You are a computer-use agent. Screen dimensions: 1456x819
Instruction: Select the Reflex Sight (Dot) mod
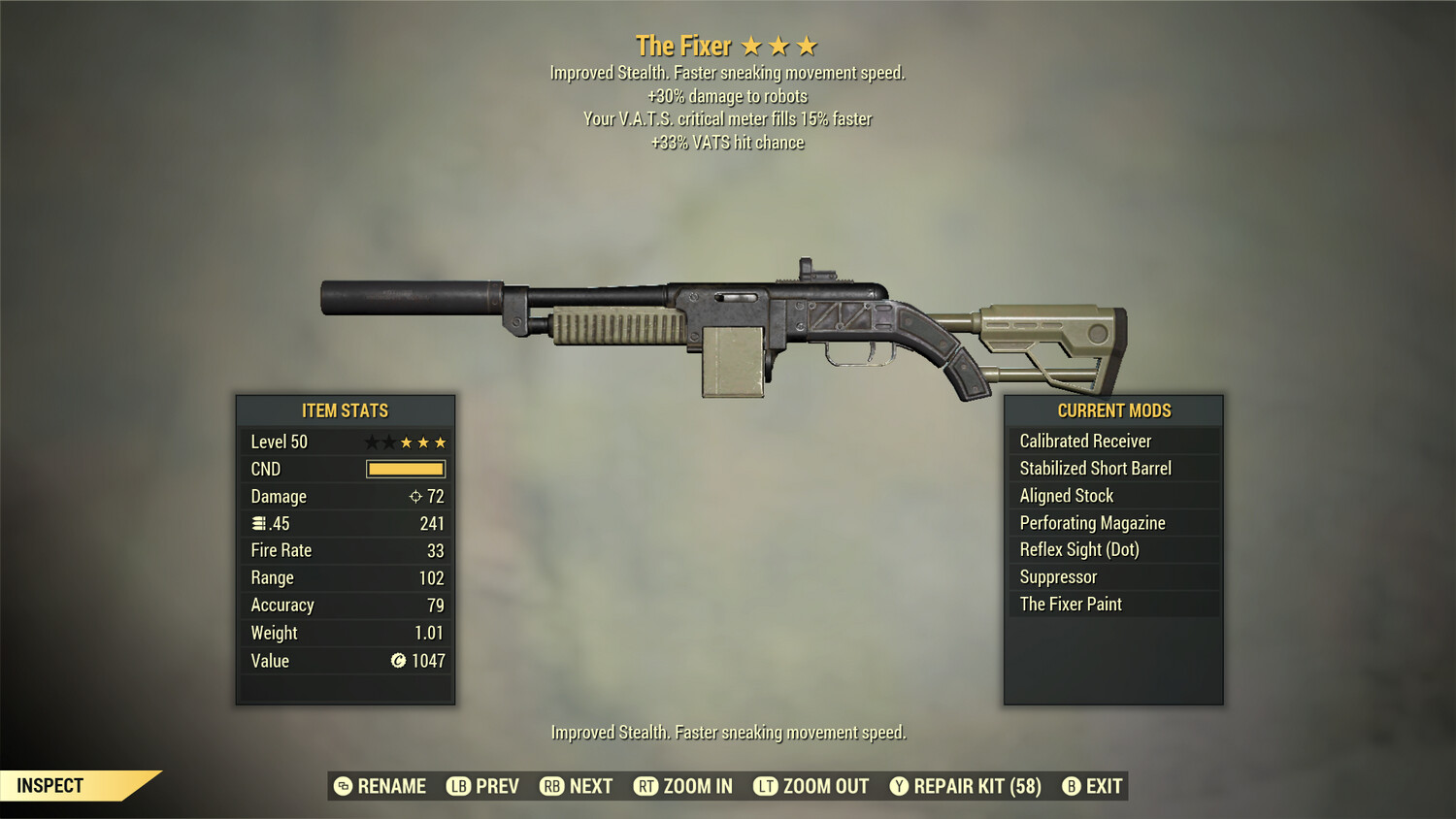coord(1112,550)
